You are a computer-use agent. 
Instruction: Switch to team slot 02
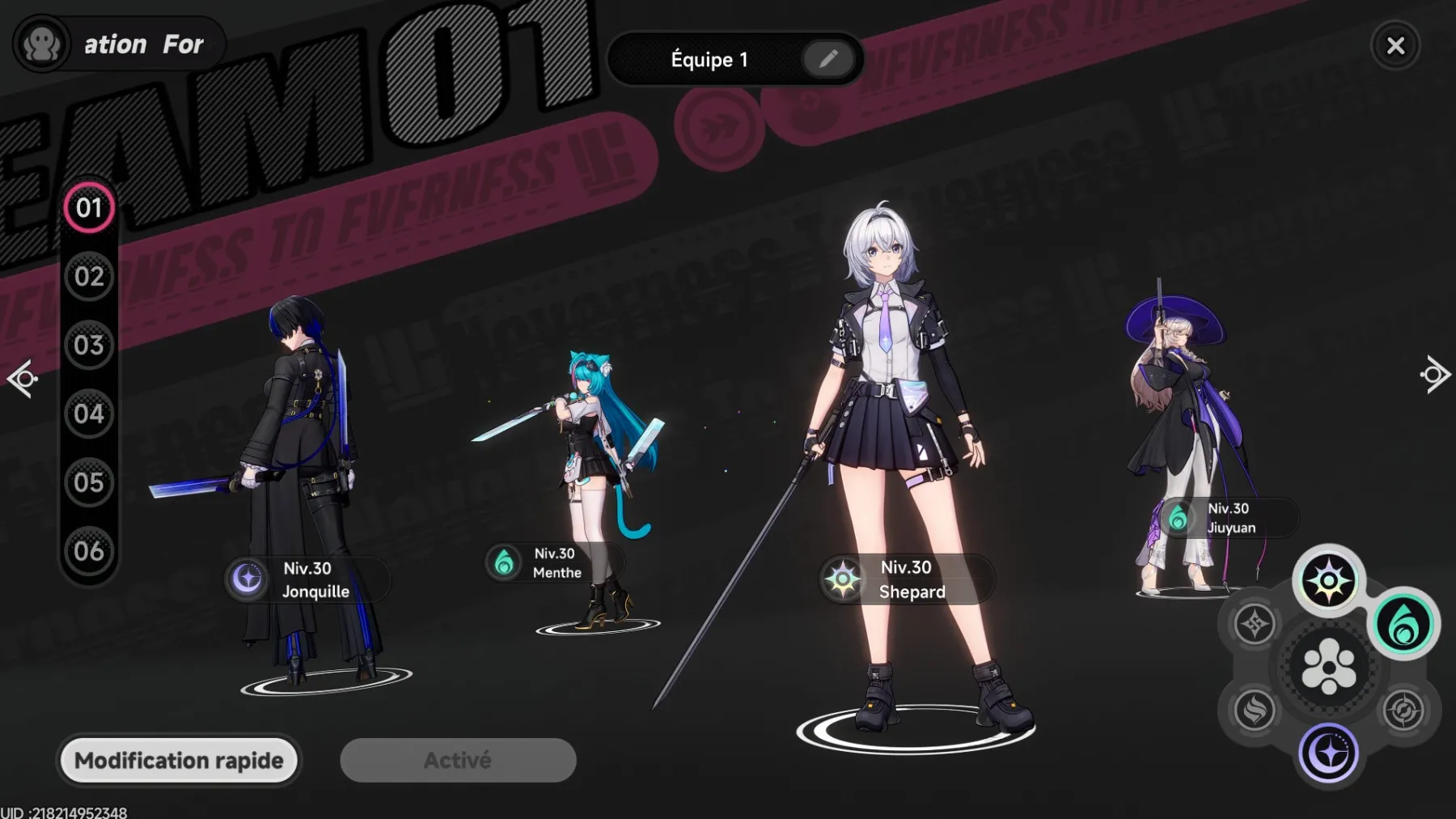tap(89, 277)
